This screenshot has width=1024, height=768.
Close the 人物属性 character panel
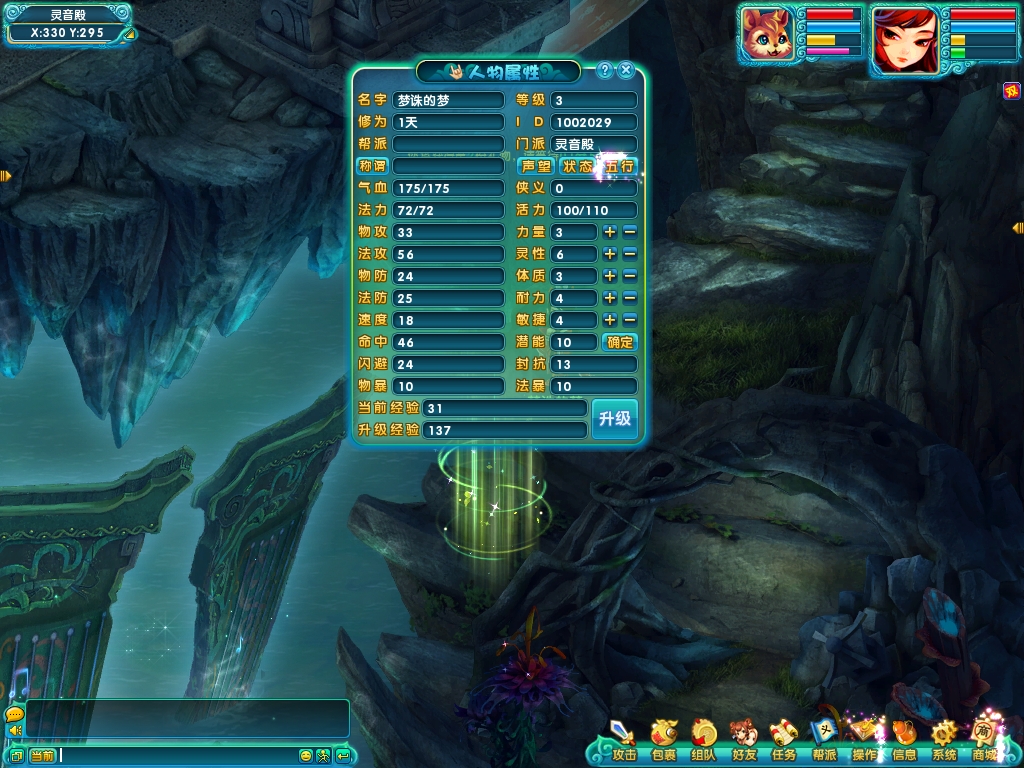click(x=626, y=70)
